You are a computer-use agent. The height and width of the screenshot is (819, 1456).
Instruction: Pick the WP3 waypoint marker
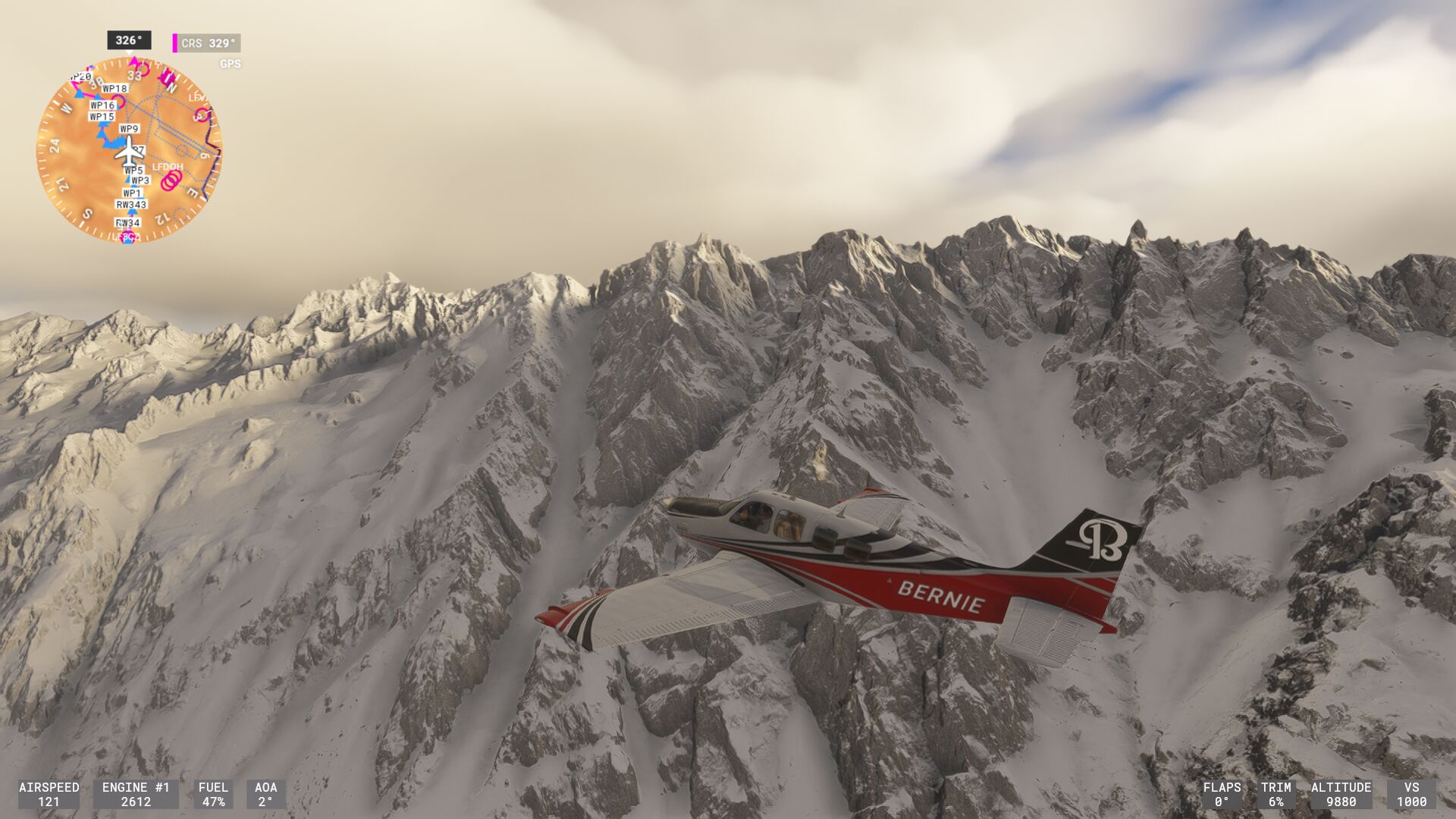tap(140, 180)
